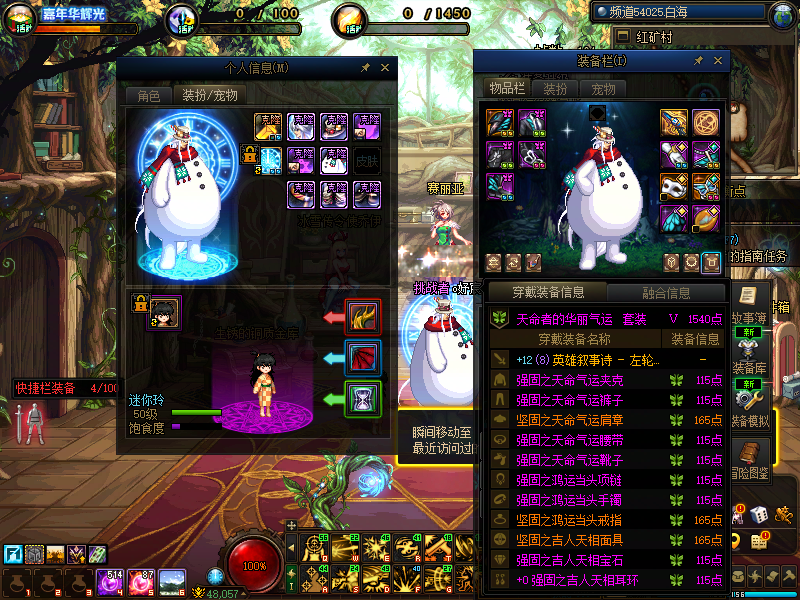
Task: Select the red wing pet equipment slot
Action: click(362, 357)
